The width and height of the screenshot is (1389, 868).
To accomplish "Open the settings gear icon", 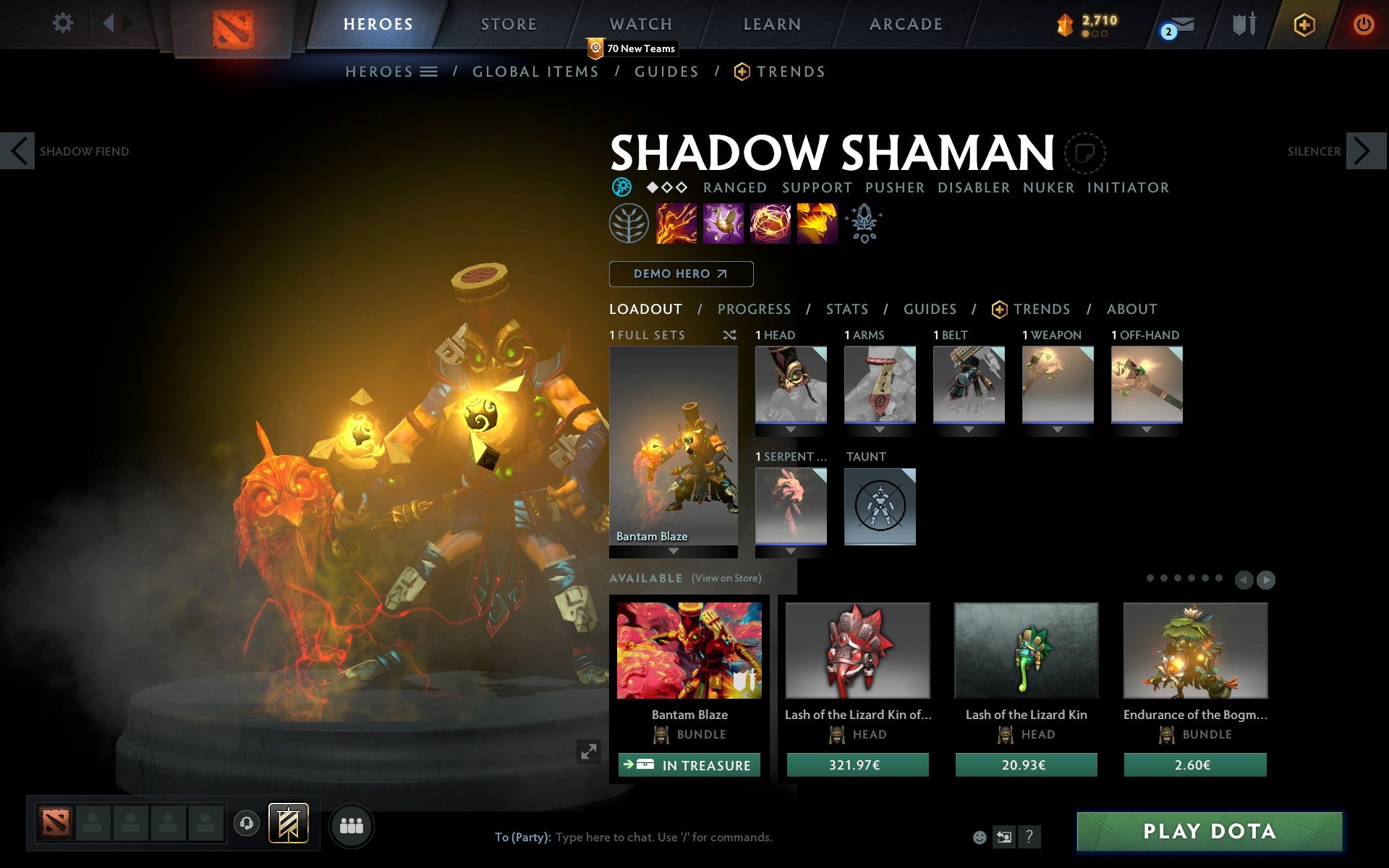I will pos(64,24).
